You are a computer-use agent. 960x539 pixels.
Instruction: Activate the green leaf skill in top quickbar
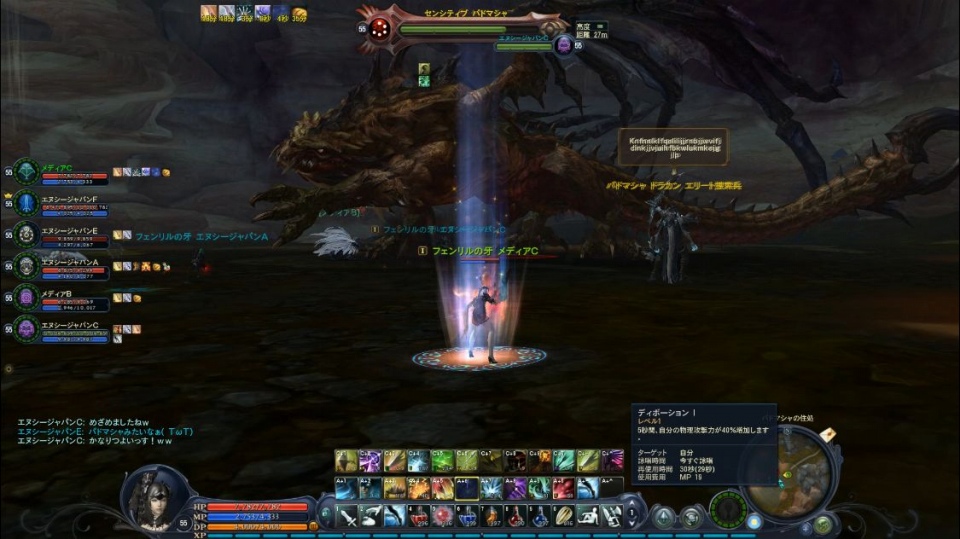(442, 459)
